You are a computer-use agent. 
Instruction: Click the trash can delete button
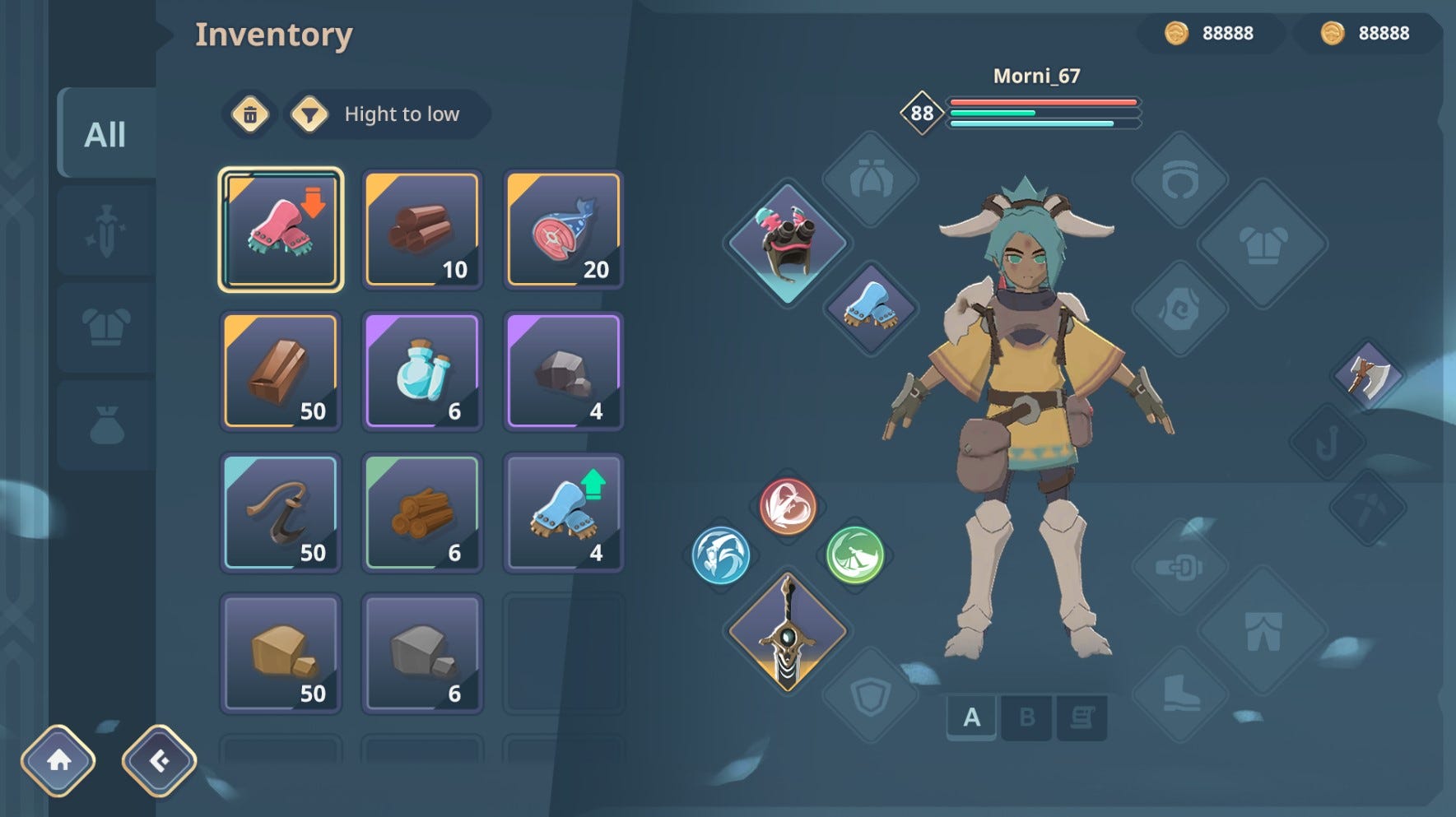click(250, 114)
